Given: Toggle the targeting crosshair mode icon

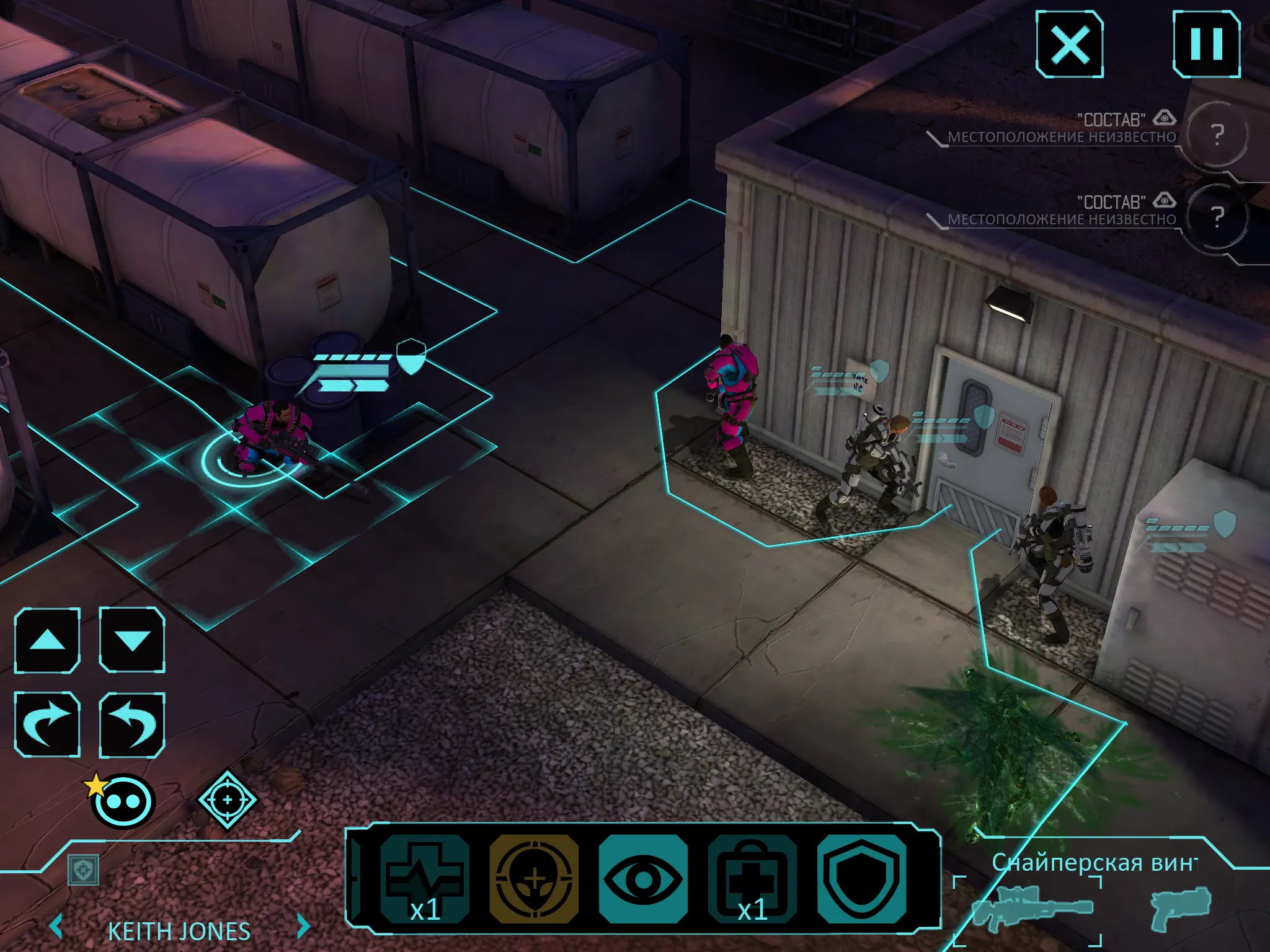Looking at the screenshot, I should [228, 801].
